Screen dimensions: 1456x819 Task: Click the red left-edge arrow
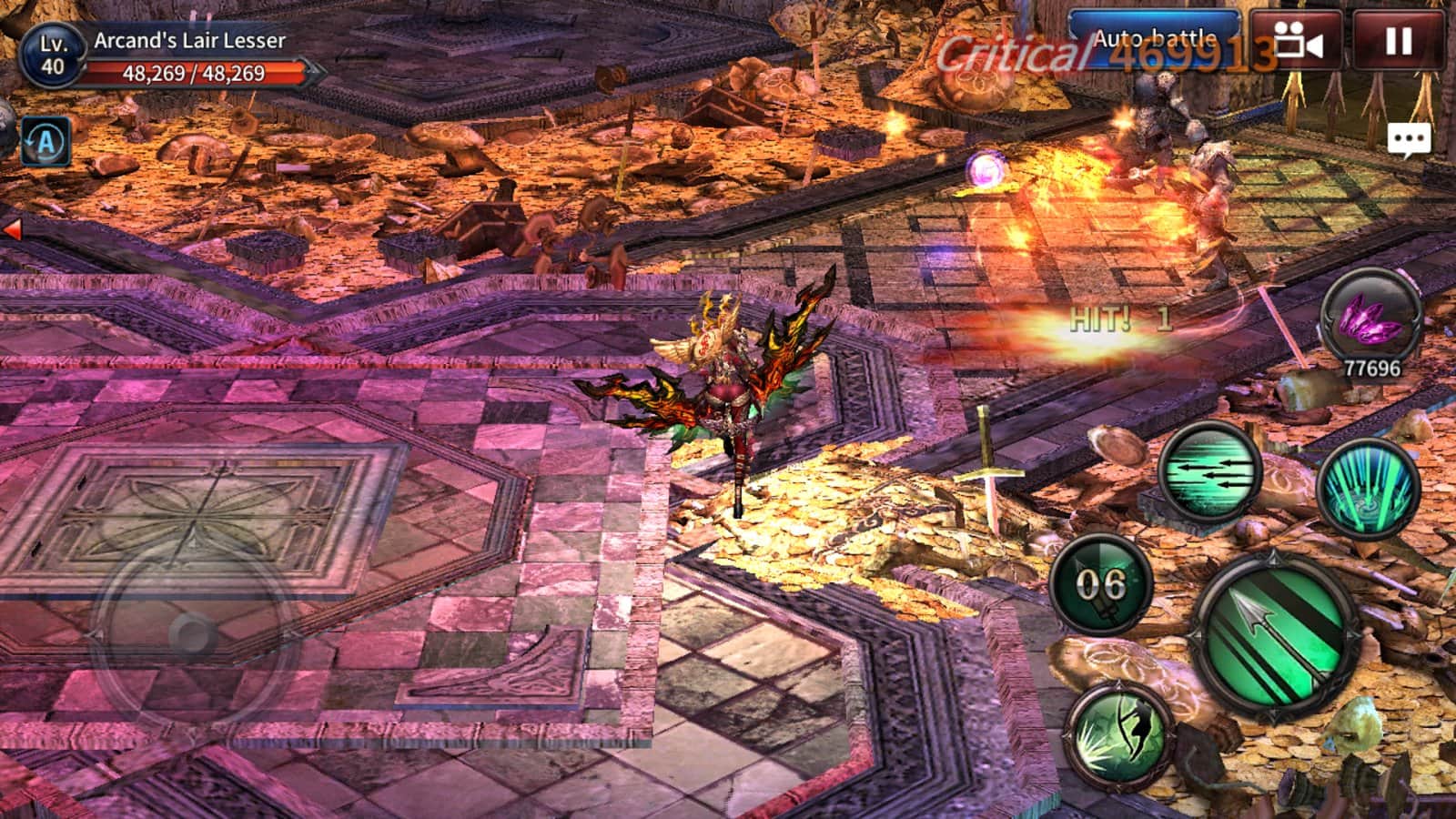[x=12, y=229]
